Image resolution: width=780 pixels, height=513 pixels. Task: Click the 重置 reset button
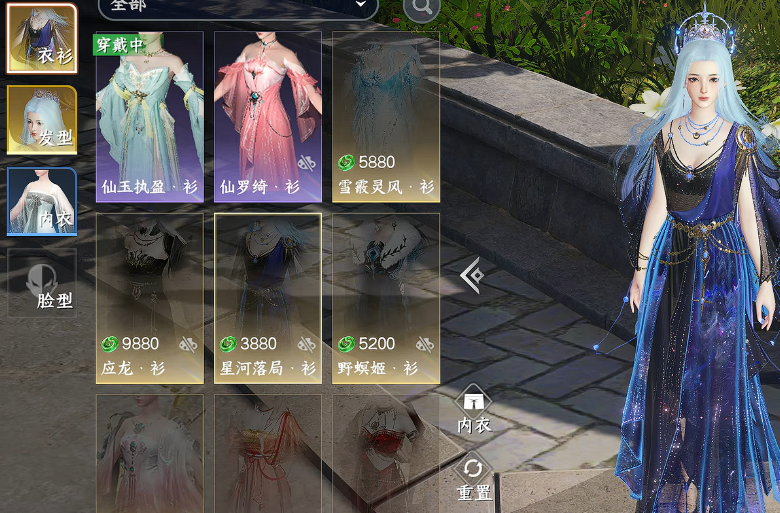(474, 477)
